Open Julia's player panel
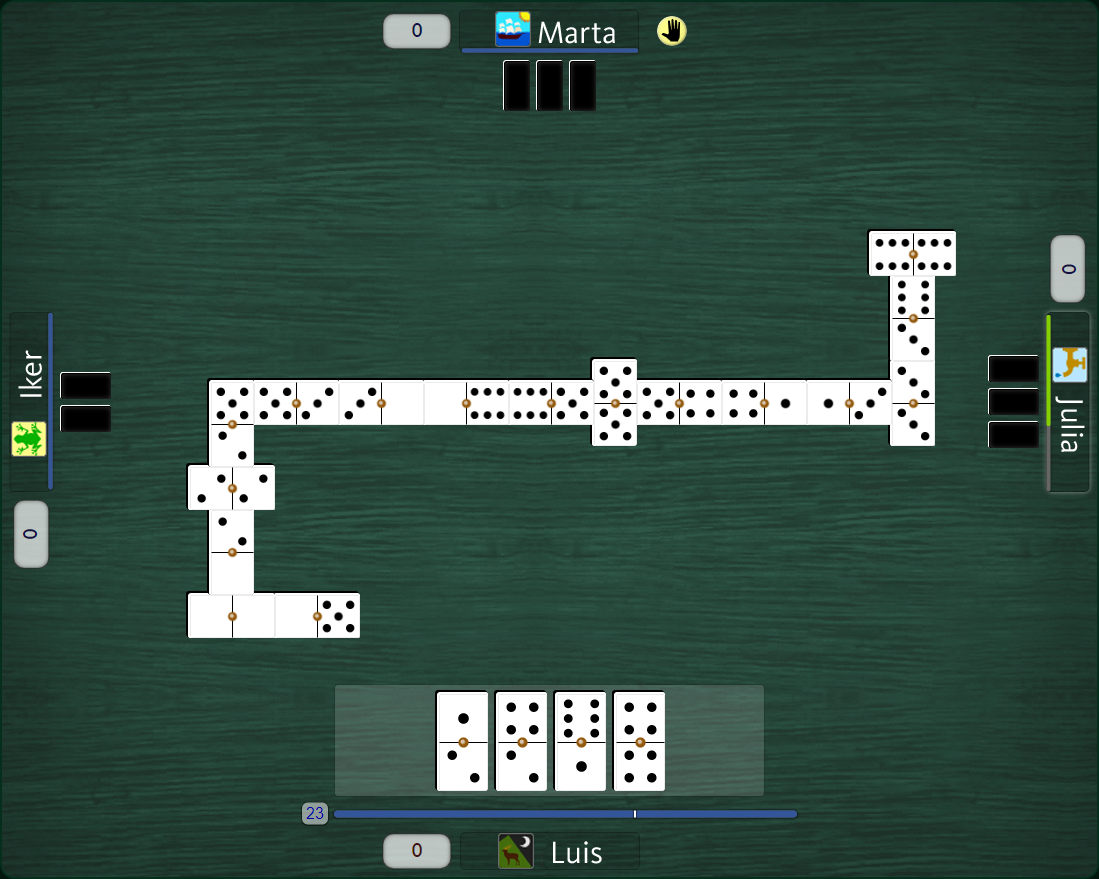The image size is (1099, 879). coord(1068,402)
